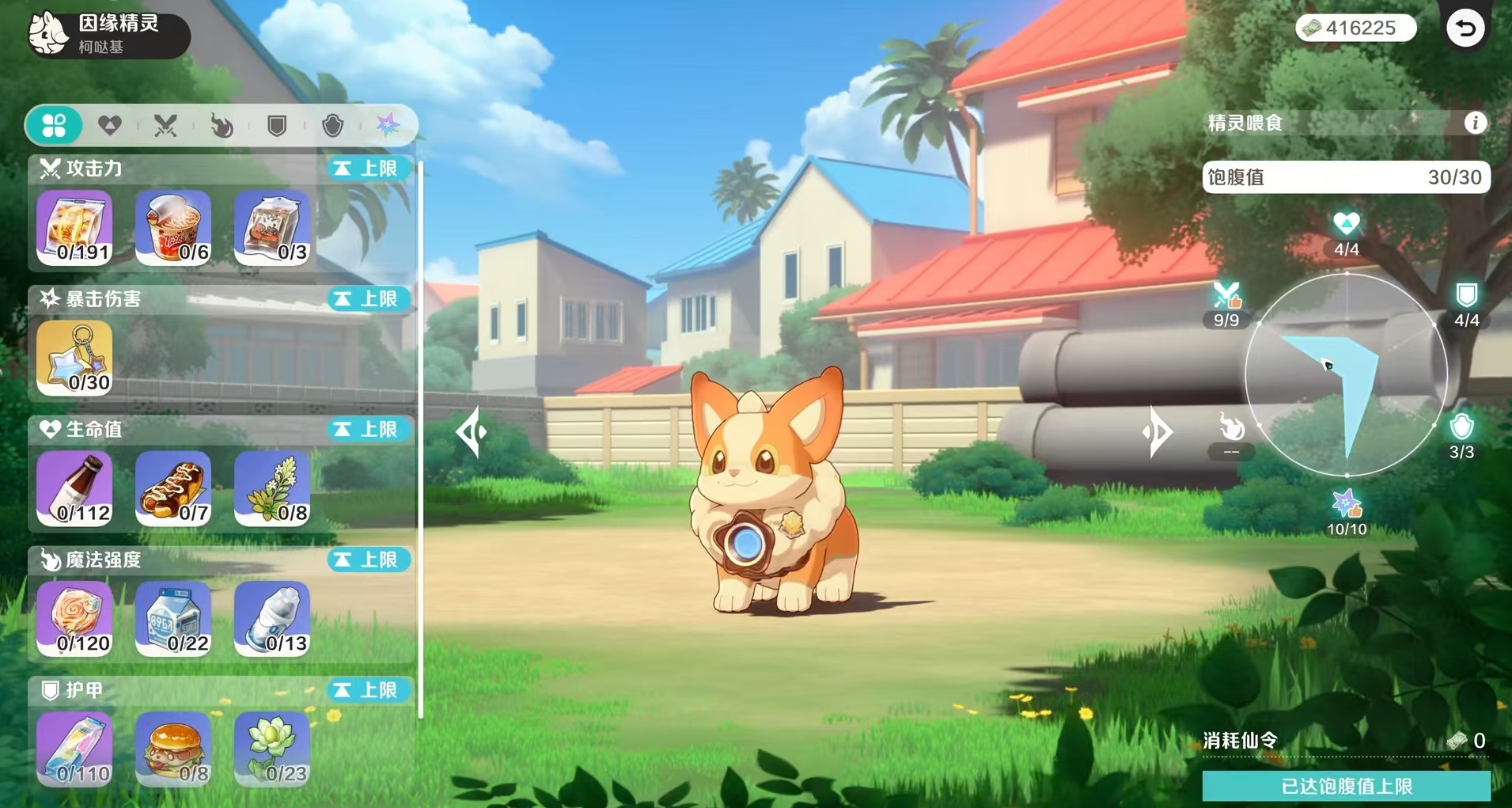The image size is (1512, 808).
Task: Click the back arrow button
Action: (x=1465, y=28)
